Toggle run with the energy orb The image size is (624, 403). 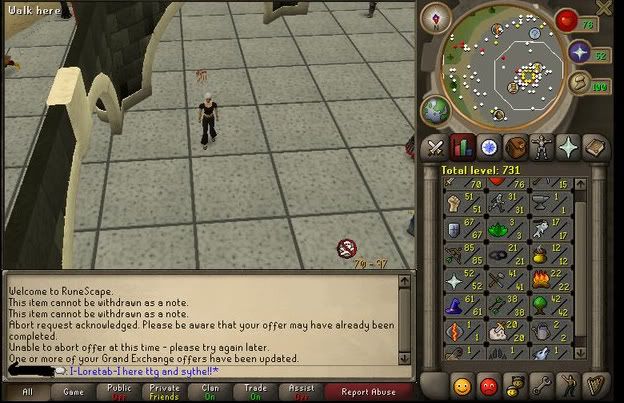click(578, 82)
